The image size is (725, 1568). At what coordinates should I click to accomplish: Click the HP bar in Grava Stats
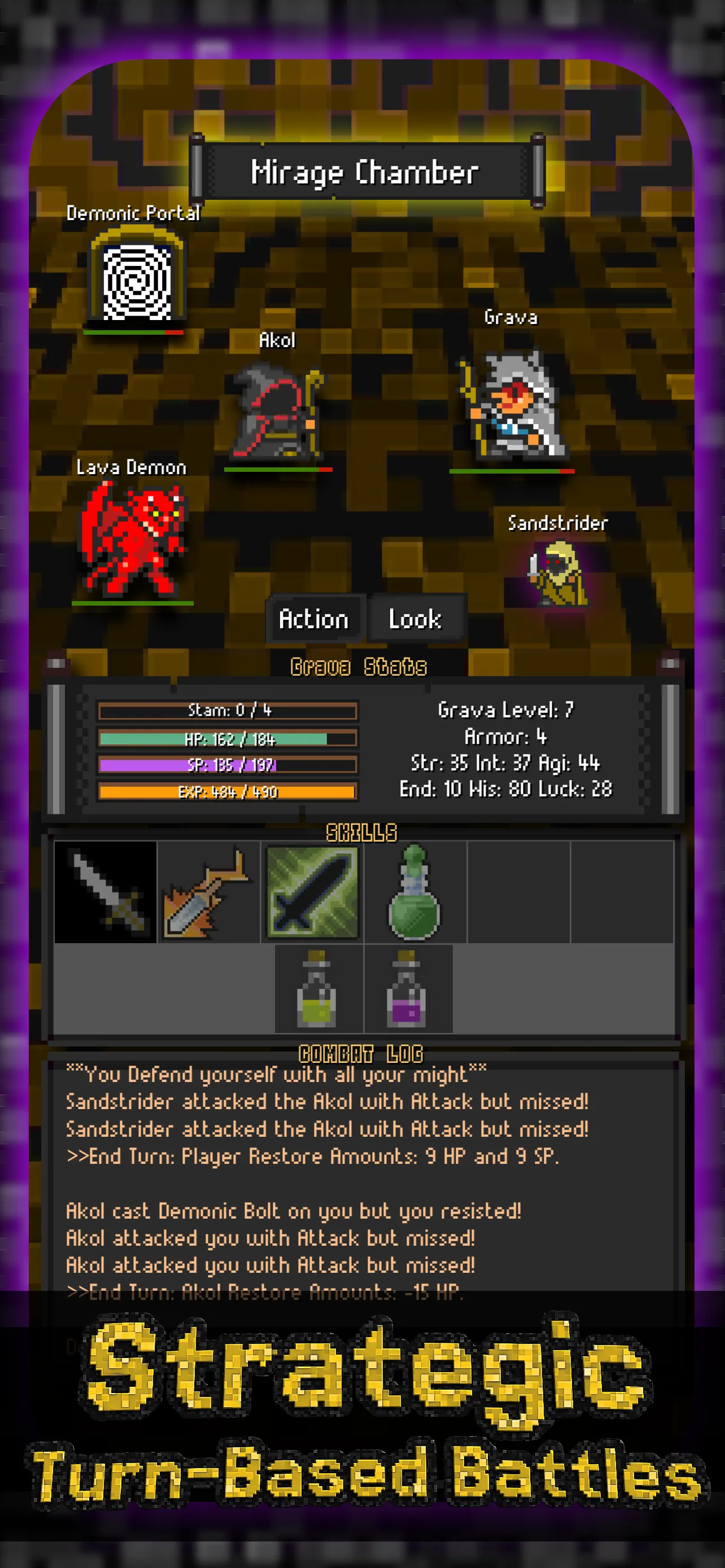[x=227, y=739]
